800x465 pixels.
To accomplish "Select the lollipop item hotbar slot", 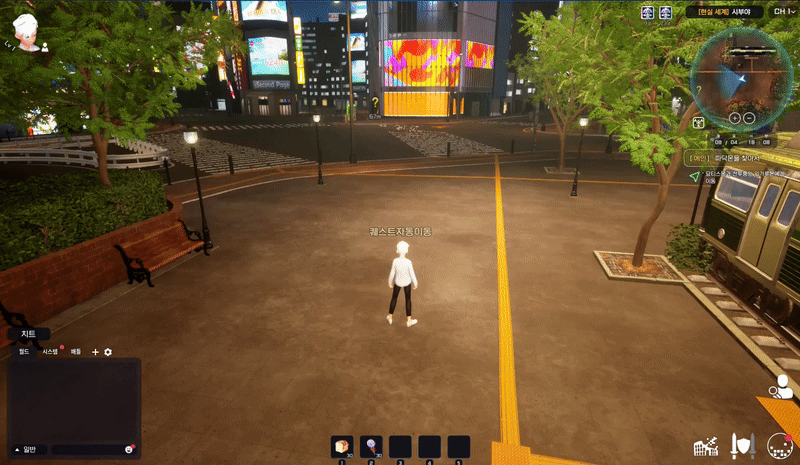I will 371,446.
